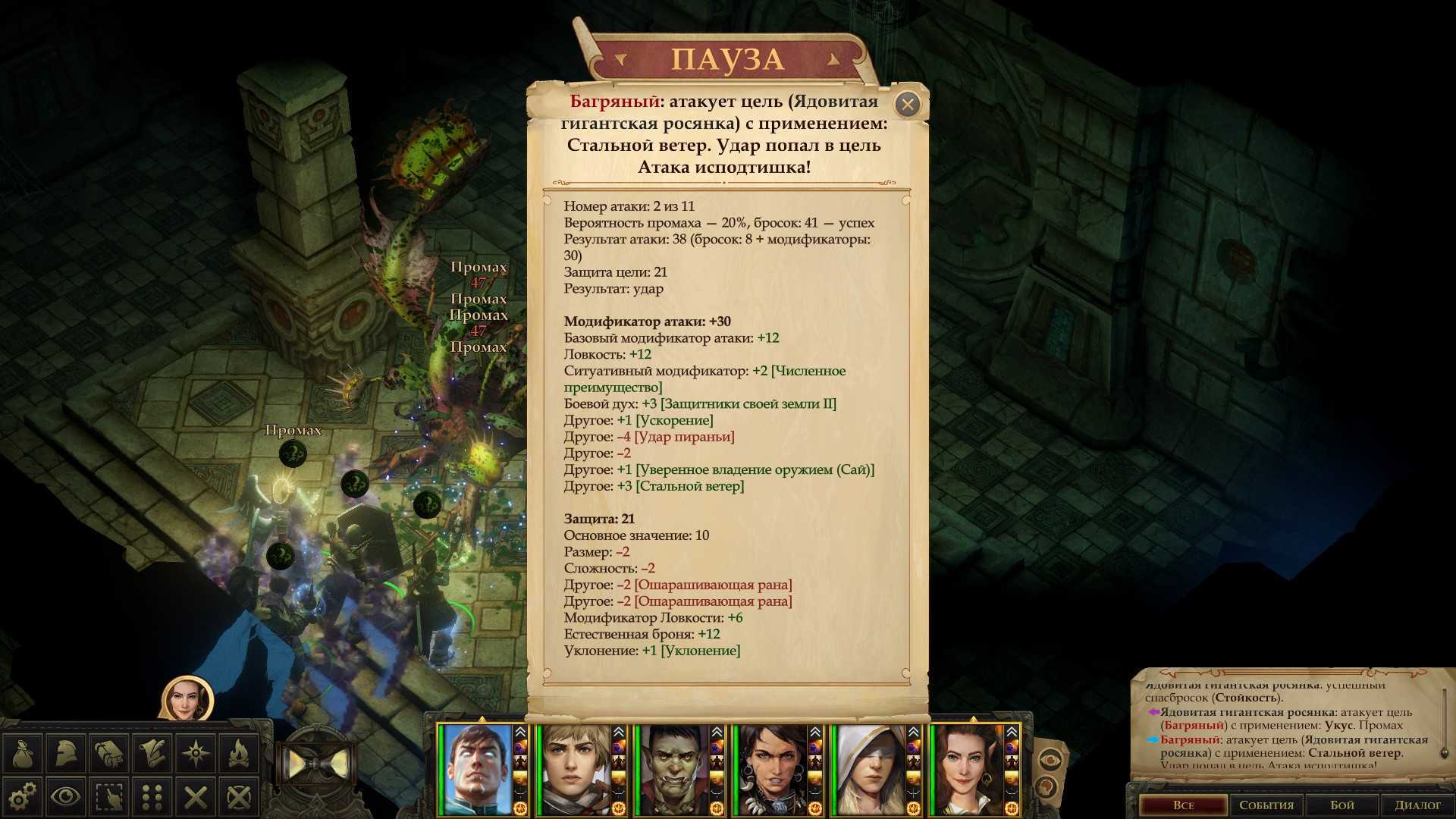Screen dimensions: 1456x819
Task: Open the spellbook icon
Action: coord(109,753)
